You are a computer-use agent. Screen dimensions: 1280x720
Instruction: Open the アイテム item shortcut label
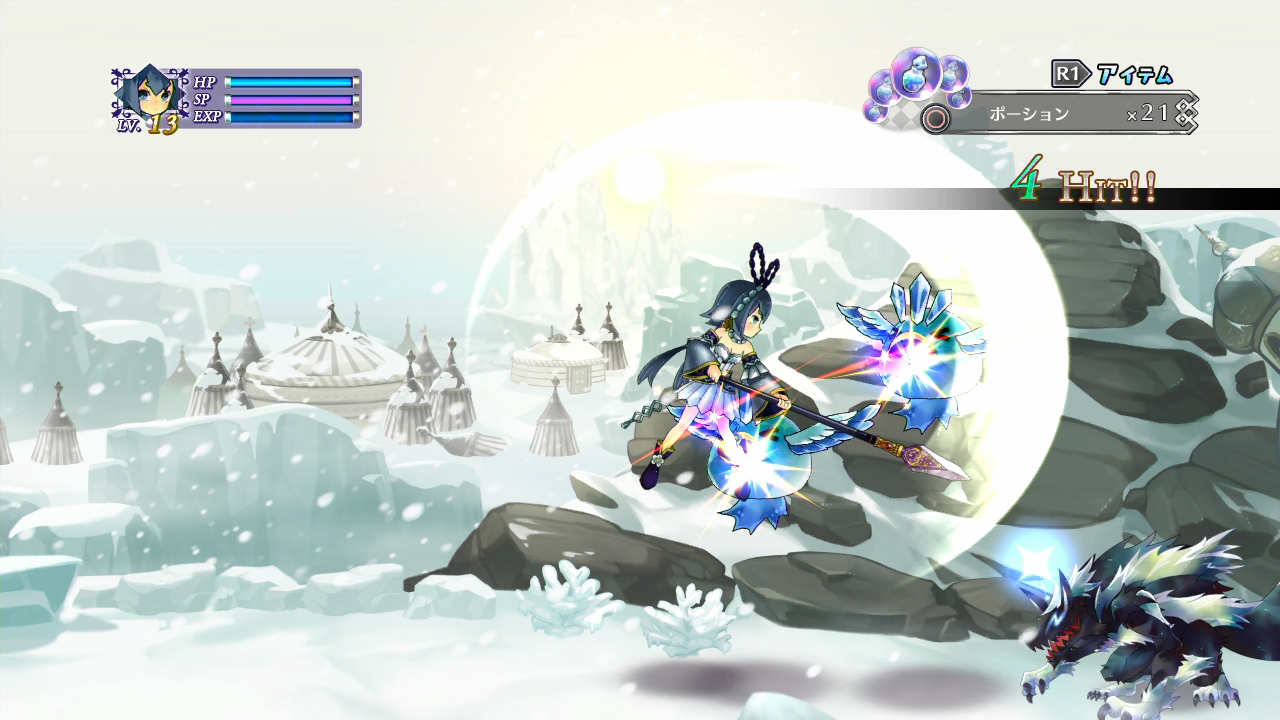[1134, 73]
